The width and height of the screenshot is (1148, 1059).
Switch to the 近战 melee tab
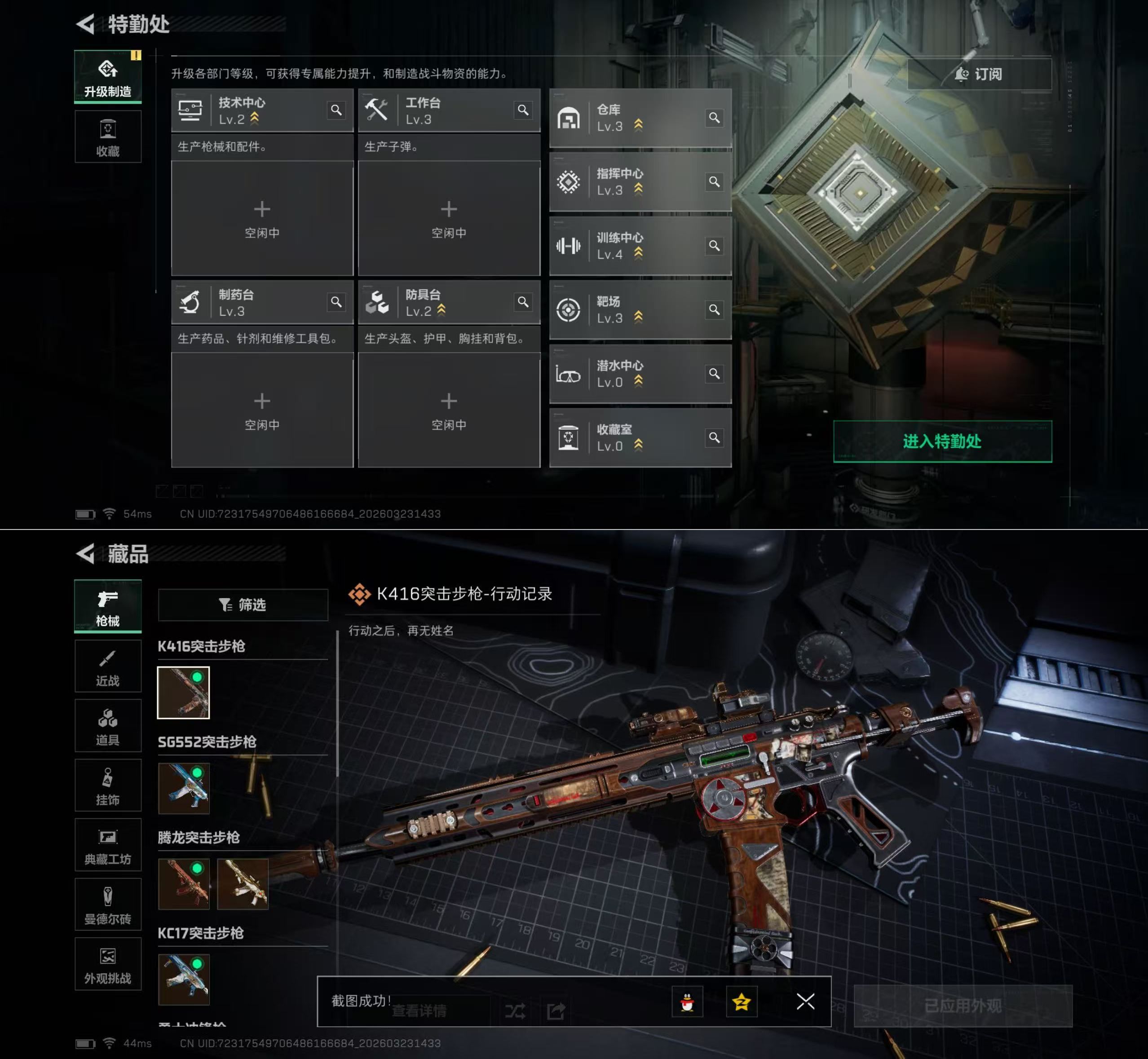pyautogui.click(x=108, y=666)
